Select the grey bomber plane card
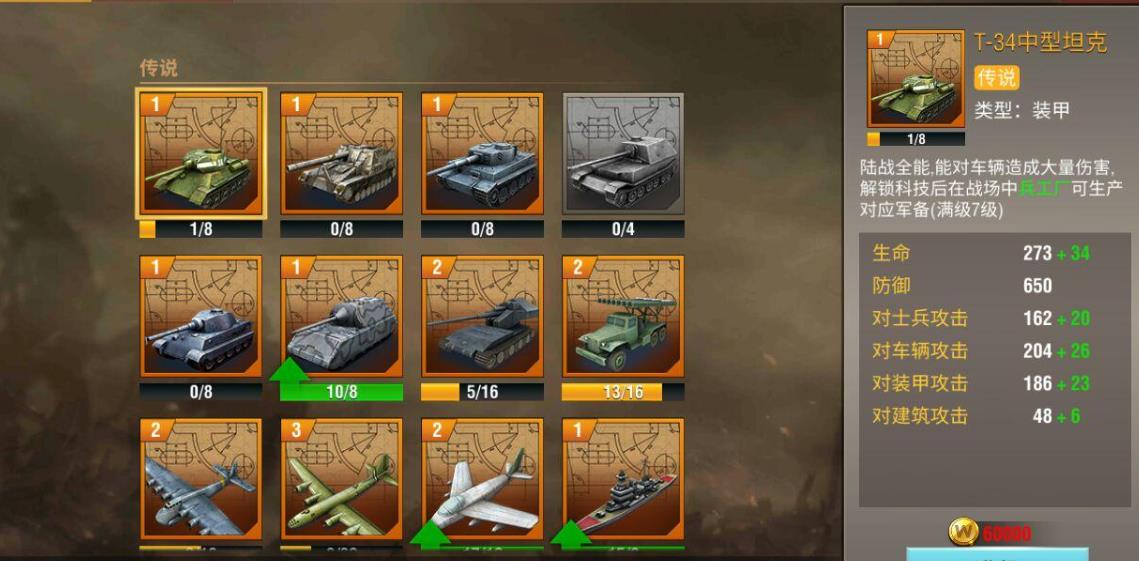This screenshot has height=561, width=1139. [x=201, y=480]
